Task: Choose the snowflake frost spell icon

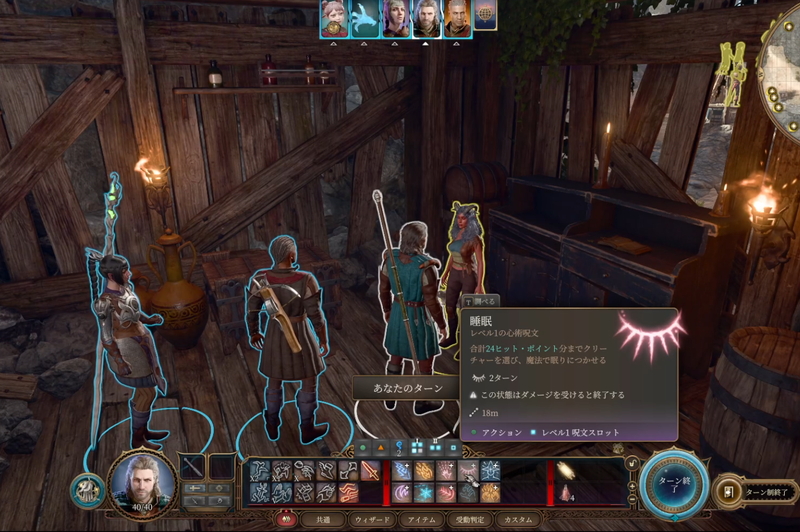Action: [x=424, y=492]
